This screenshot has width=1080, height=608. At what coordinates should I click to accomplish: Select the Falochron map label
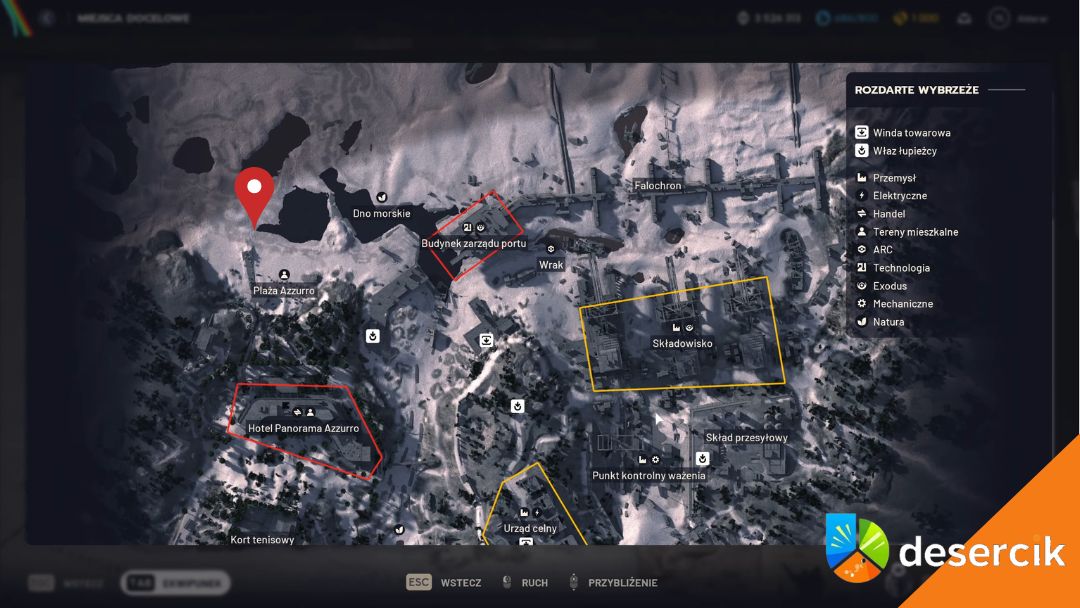(658, 186)
